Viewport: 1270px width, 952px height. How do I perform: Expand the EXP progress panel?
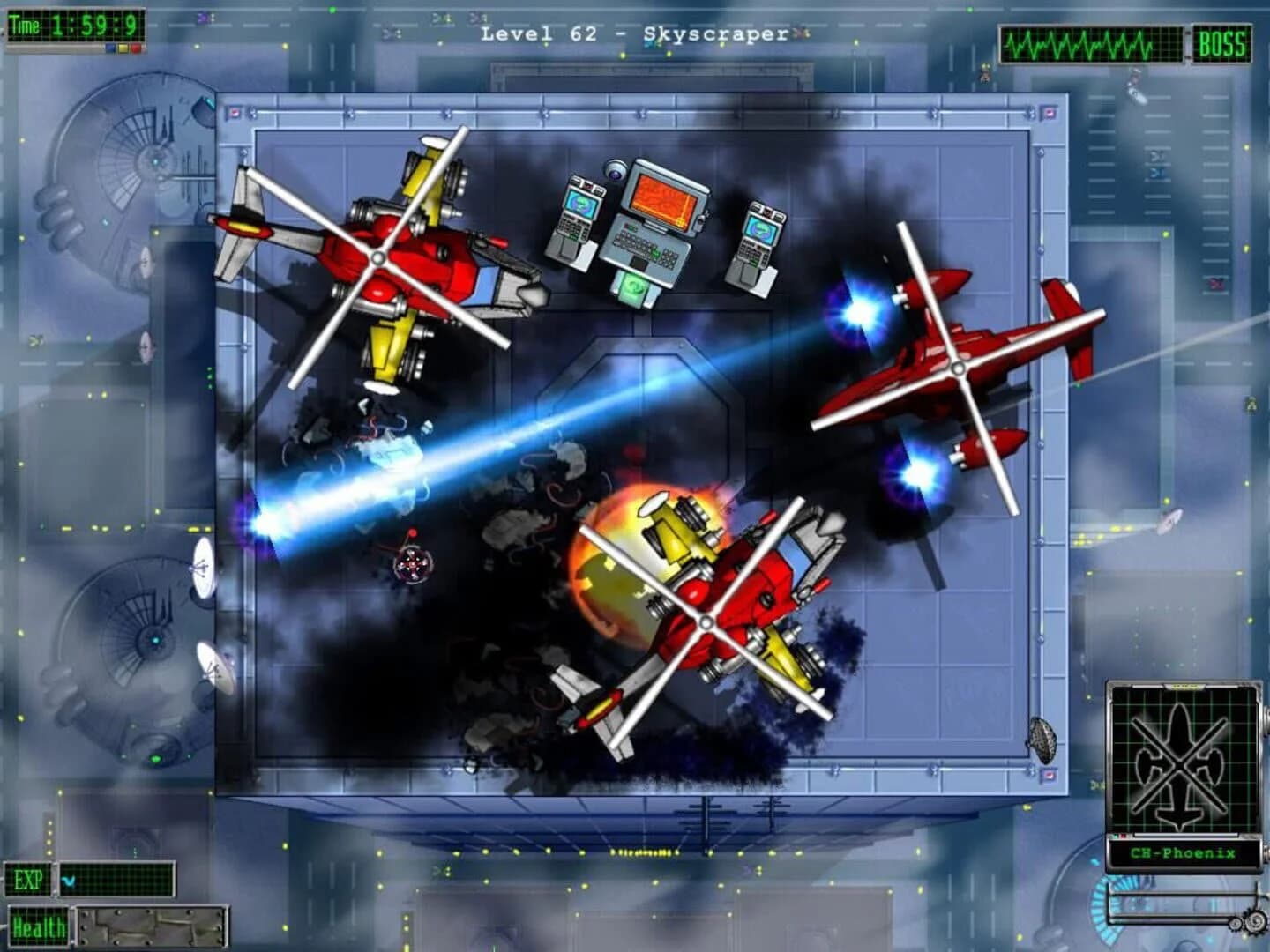115,879
